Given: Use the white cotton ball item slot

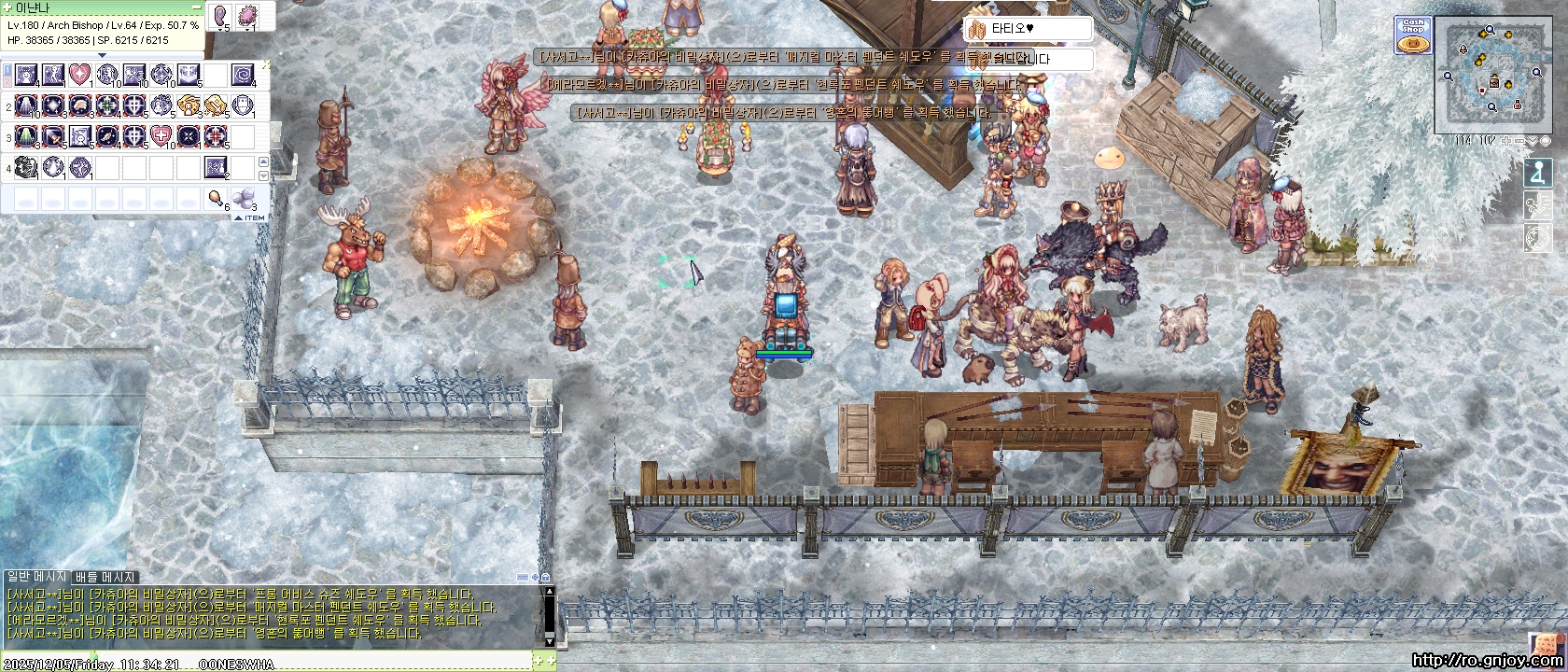Looking at the screenshot, I should pyautogui.click(x=243, y=197).
